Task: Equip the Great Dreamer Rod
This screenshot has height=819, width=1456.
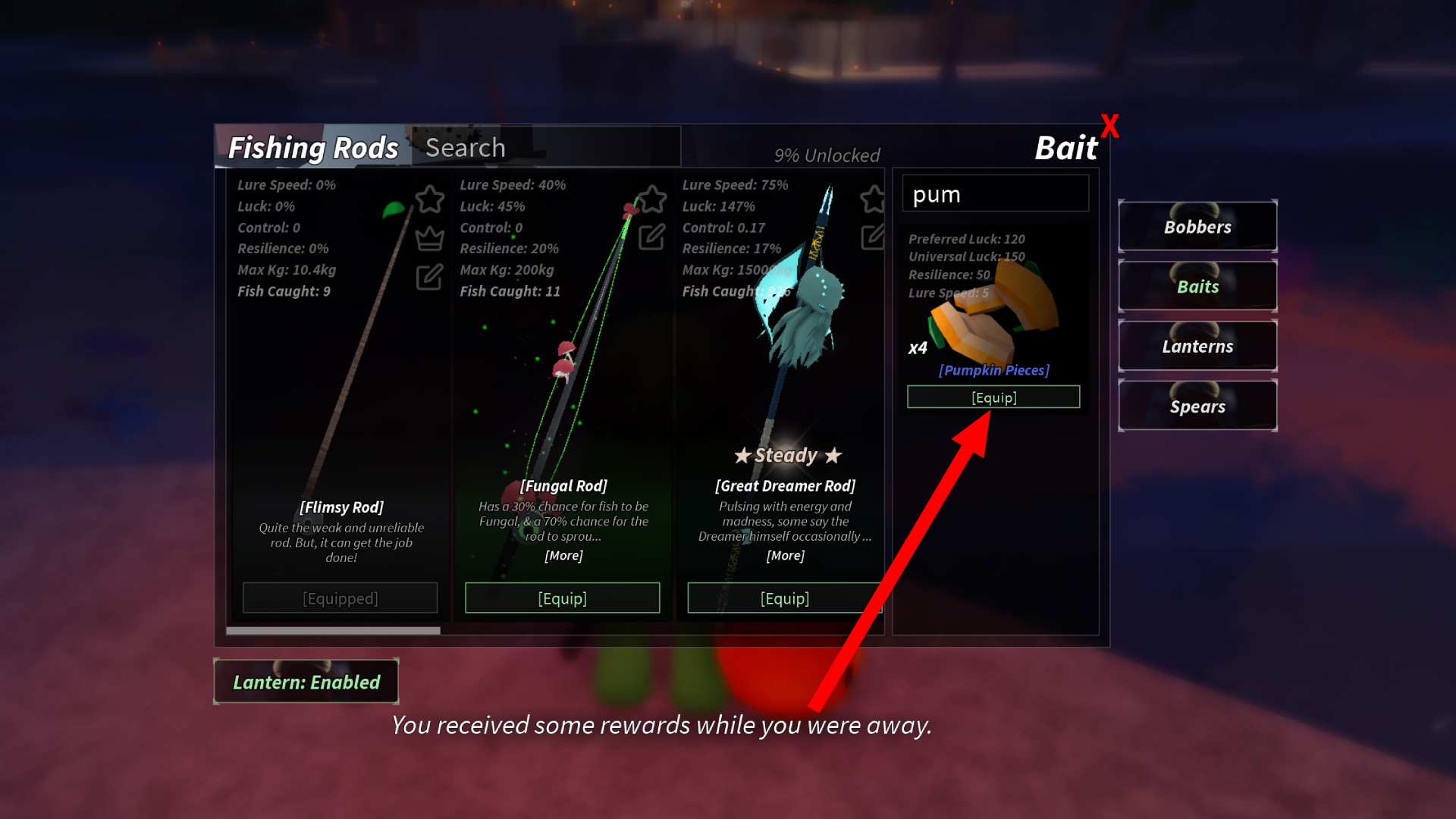Action: [x=785, y=598]
